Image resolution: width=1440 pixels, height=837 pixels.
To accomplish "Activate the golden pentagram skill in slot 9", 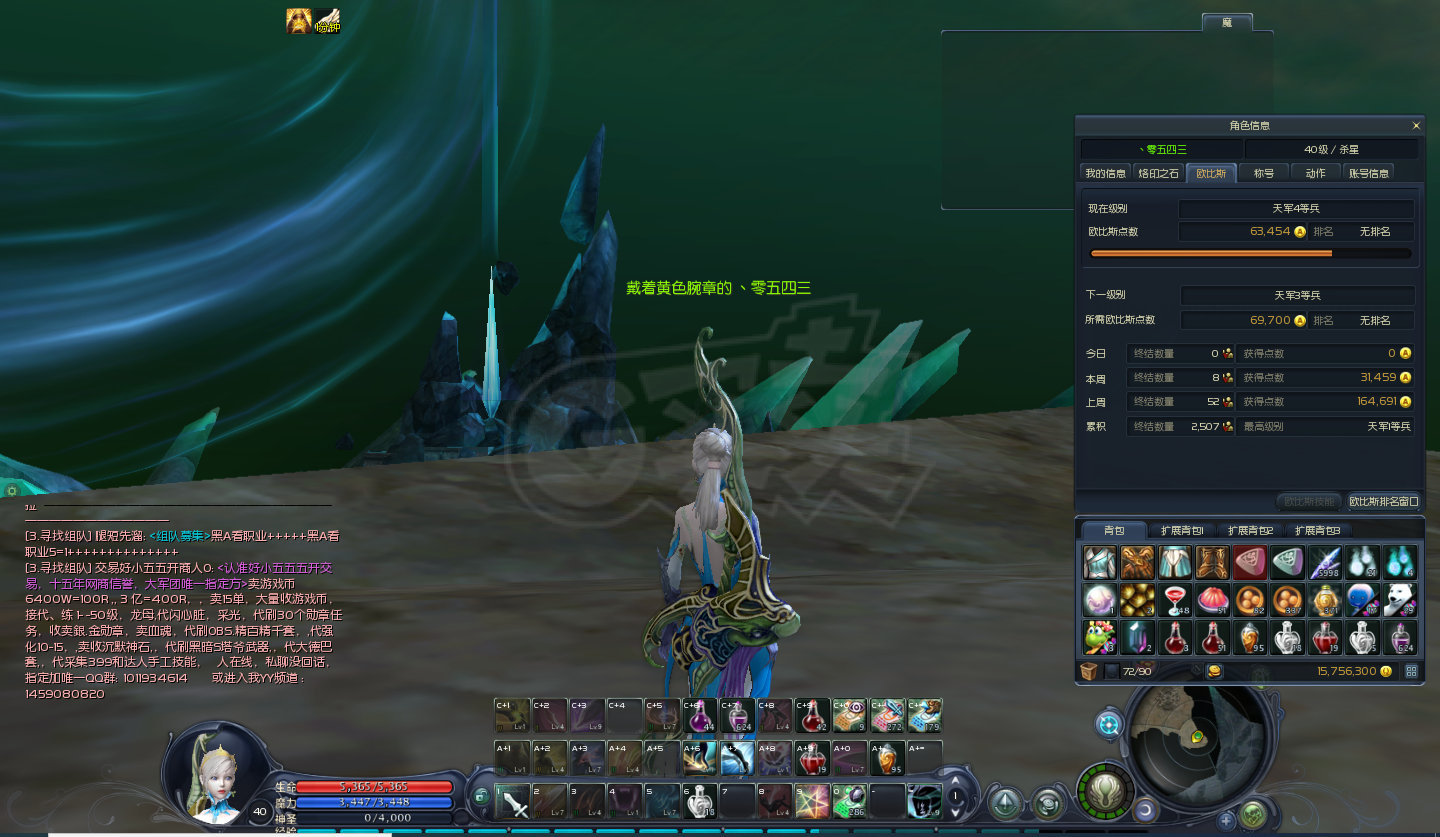I will [x=812, y=801].
